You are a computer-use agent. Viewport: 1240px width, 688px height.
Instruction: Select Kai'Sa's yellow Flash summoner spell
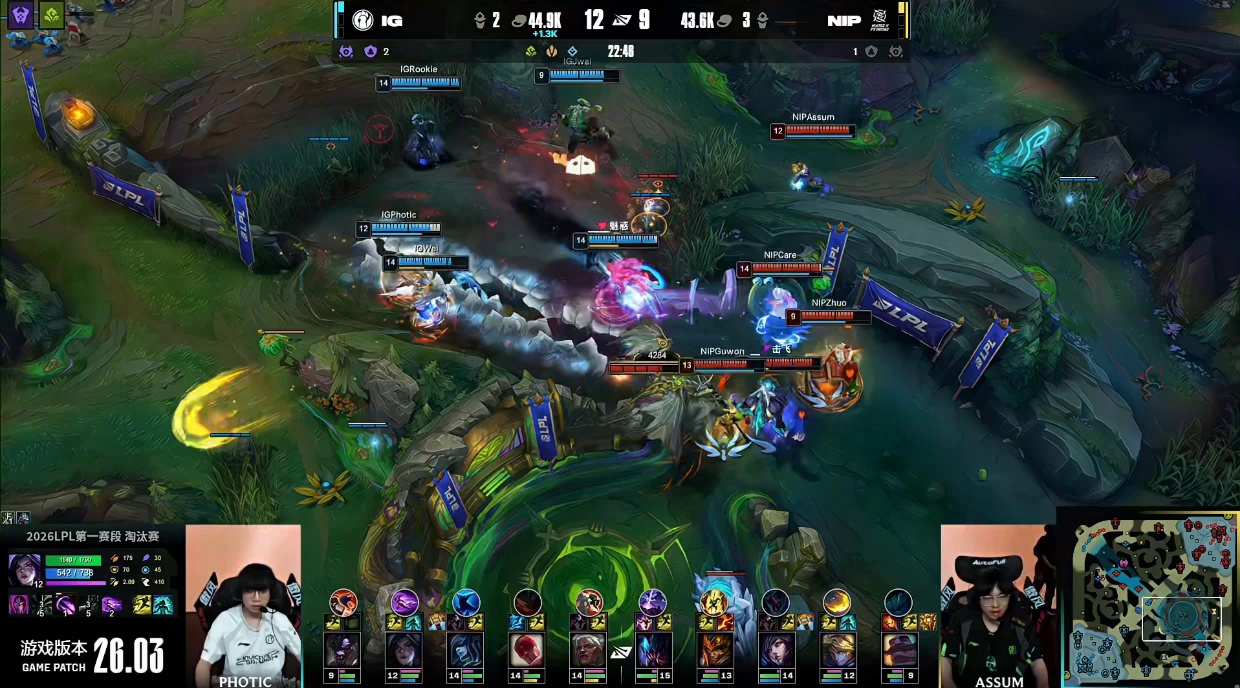click(141, 605)
